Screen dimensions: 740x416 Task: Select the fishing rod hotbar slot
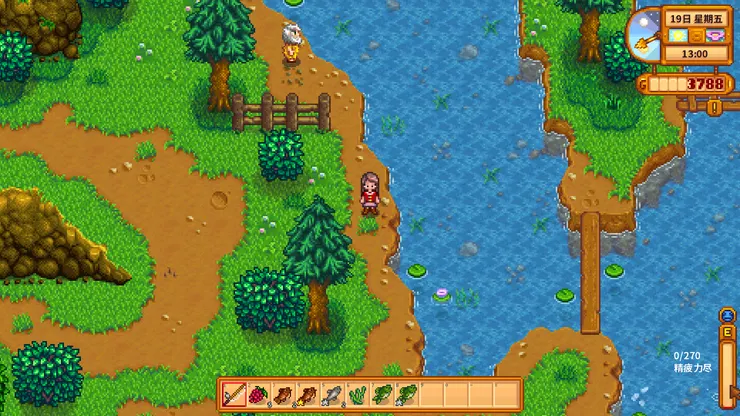(x=235, y=394)
